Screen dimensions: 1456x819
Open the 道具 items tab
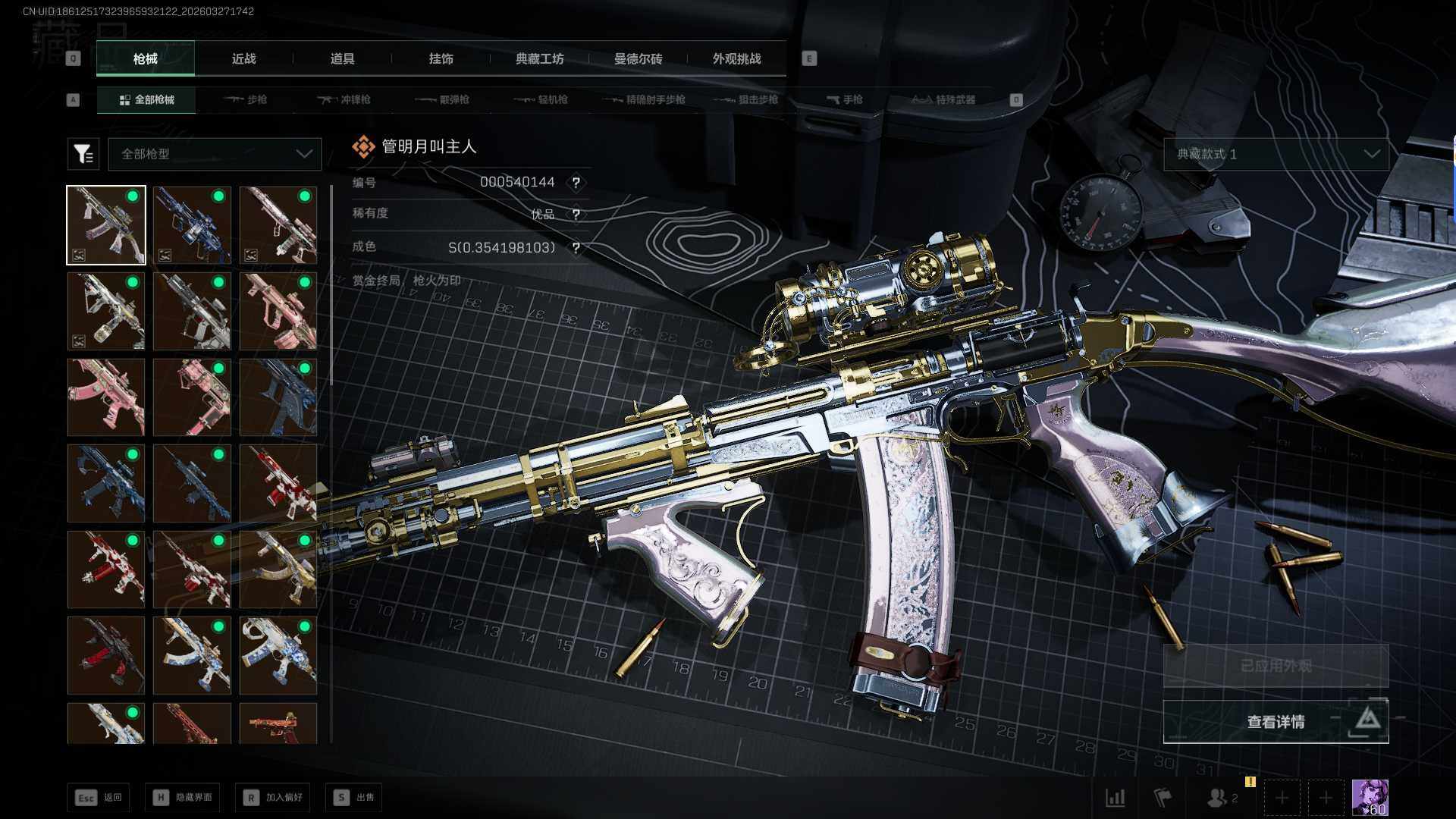[x=342, y=58]
